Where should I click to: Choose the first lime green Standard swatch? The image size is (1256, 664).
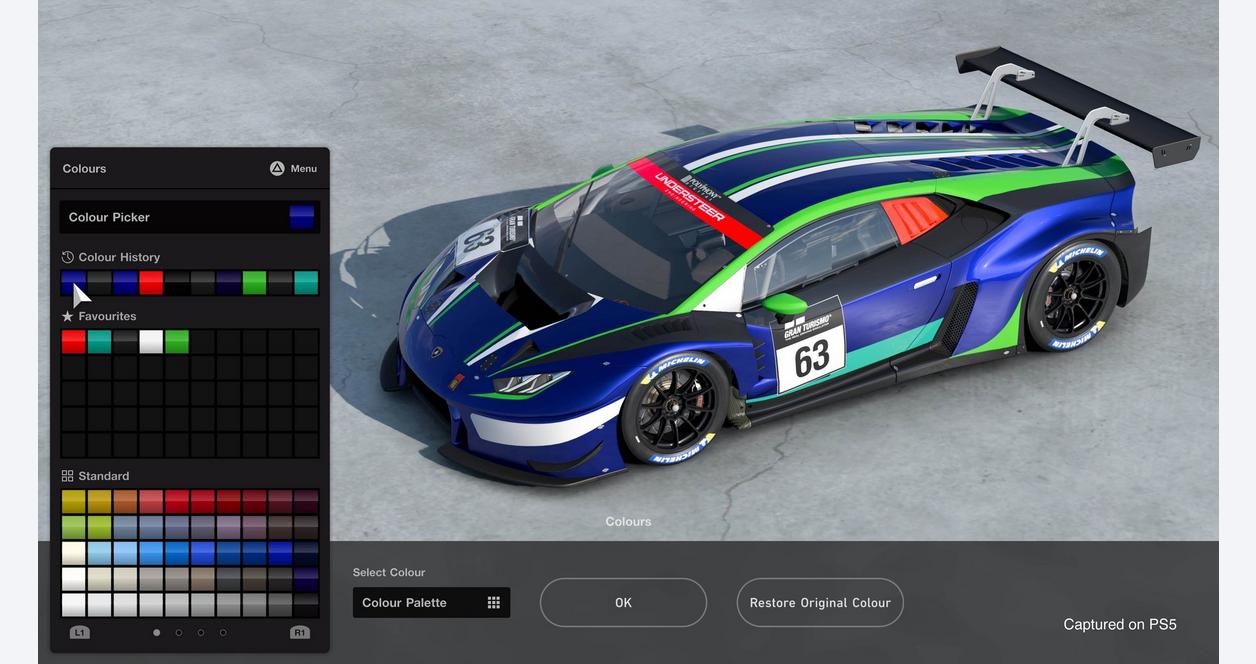pos(73,527)
